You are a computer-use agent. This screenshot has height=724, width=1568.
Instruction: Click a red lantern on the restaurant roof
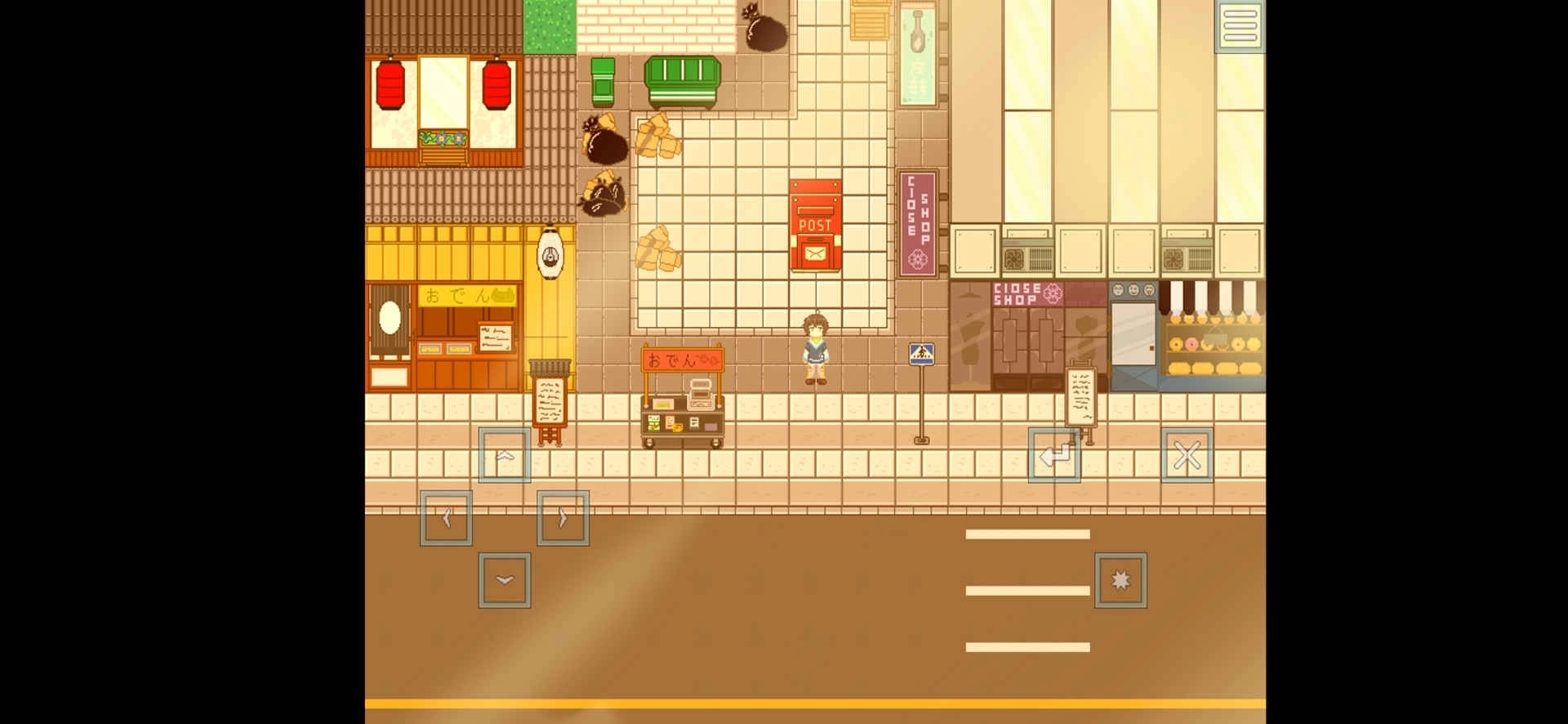click(392, 86)
